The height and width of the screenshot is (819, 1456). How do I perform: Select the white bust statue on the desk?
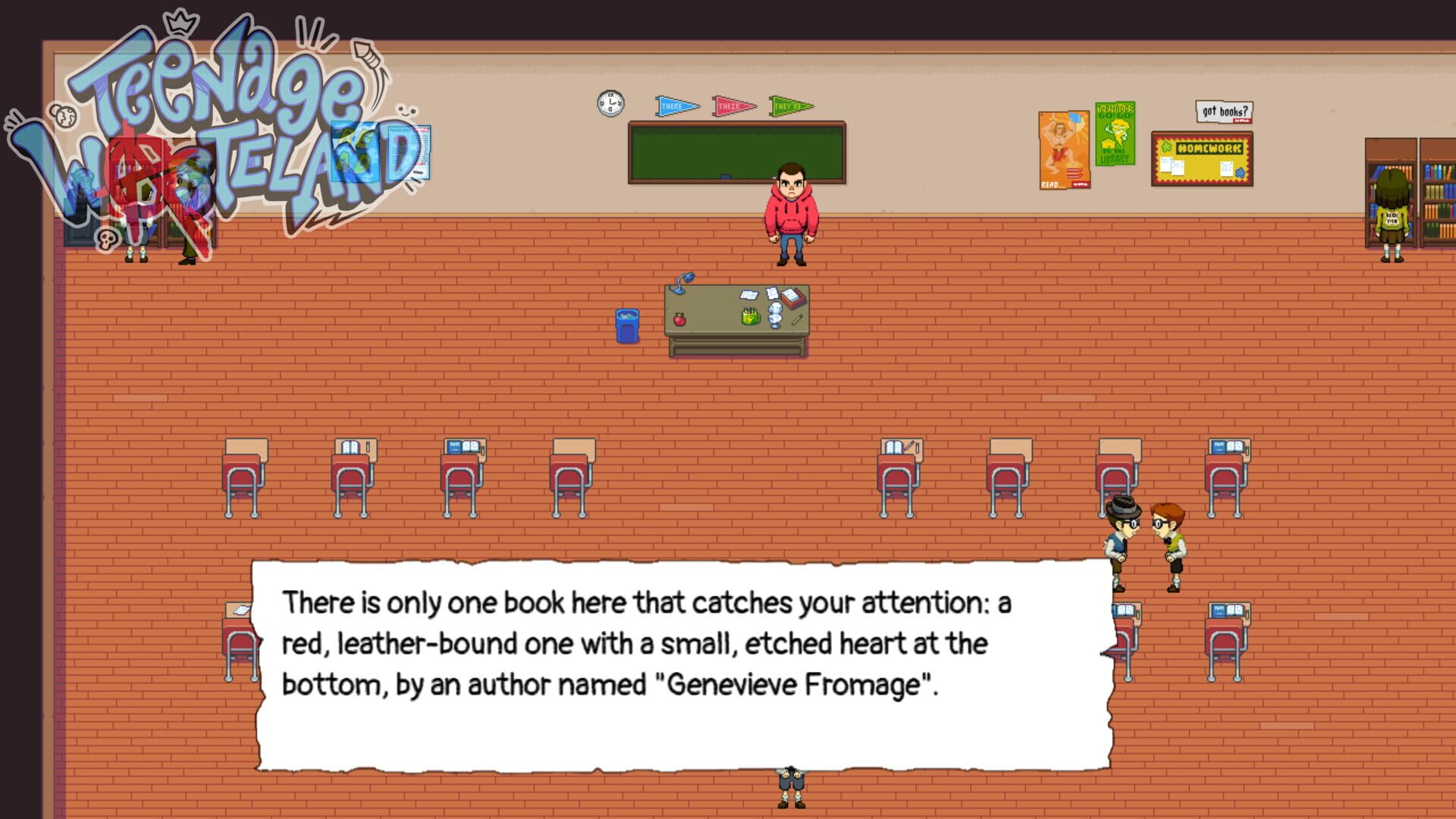(x=775, y=315)
